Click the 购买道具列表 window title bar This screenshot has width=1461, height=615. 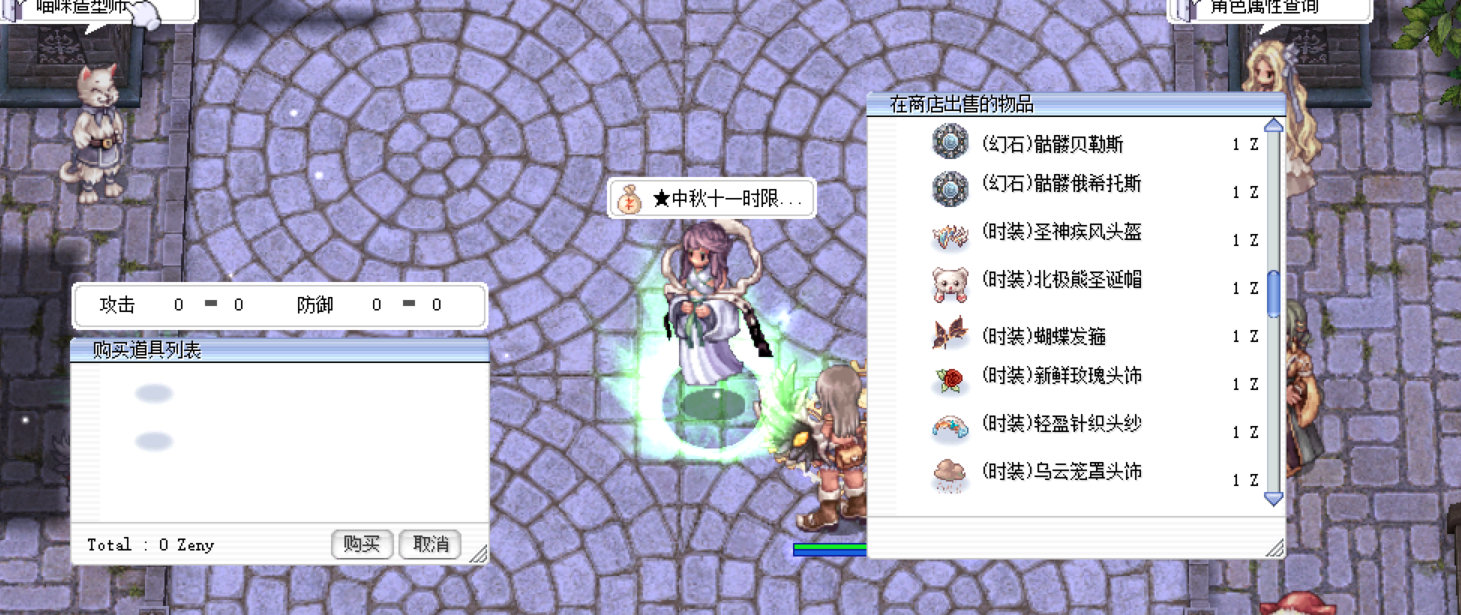pyautogui.click(x=280, y=350)
